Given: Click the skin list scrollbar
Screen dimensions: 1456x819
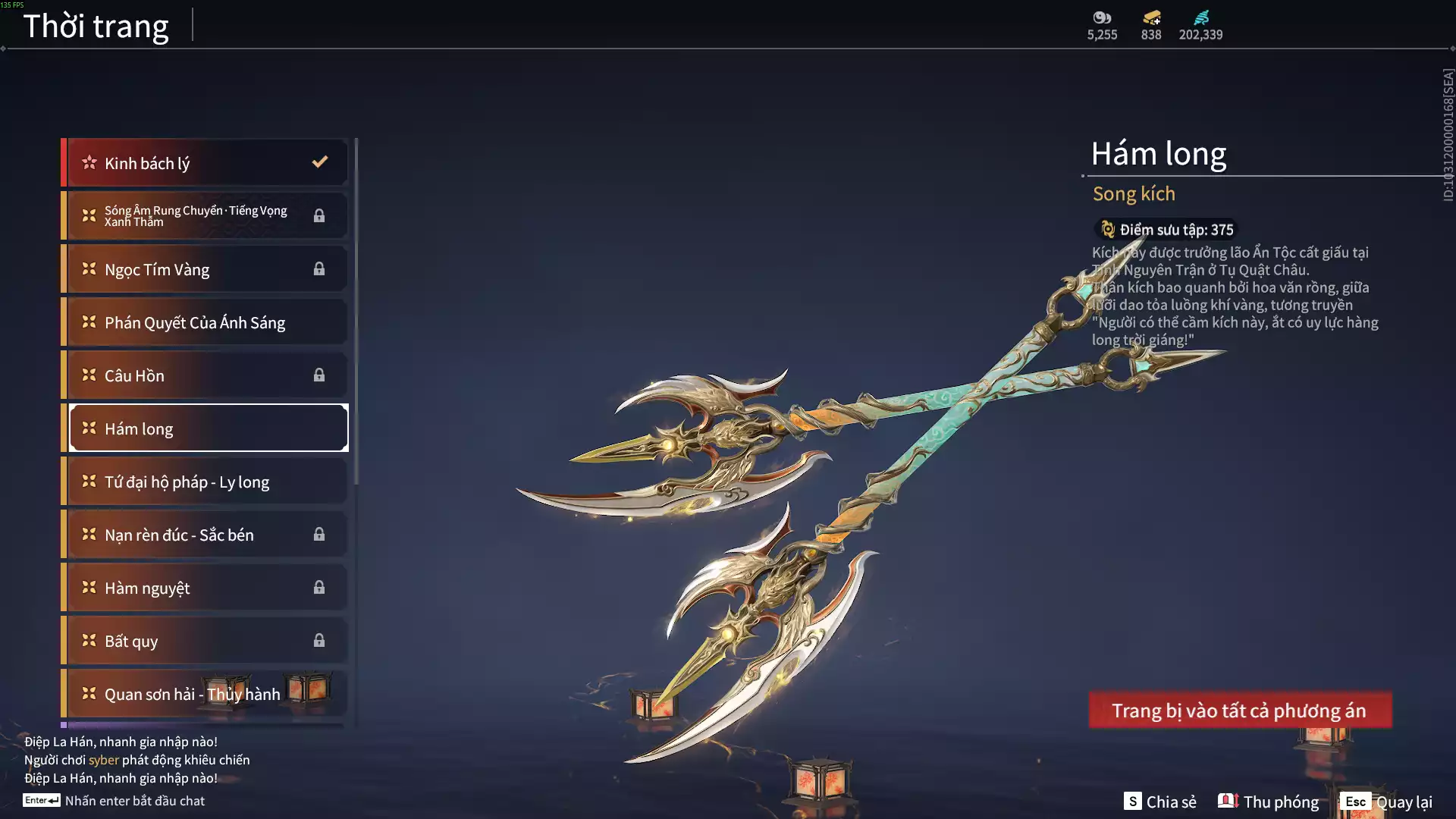Looking at the screenshot, I should [356, 311].
